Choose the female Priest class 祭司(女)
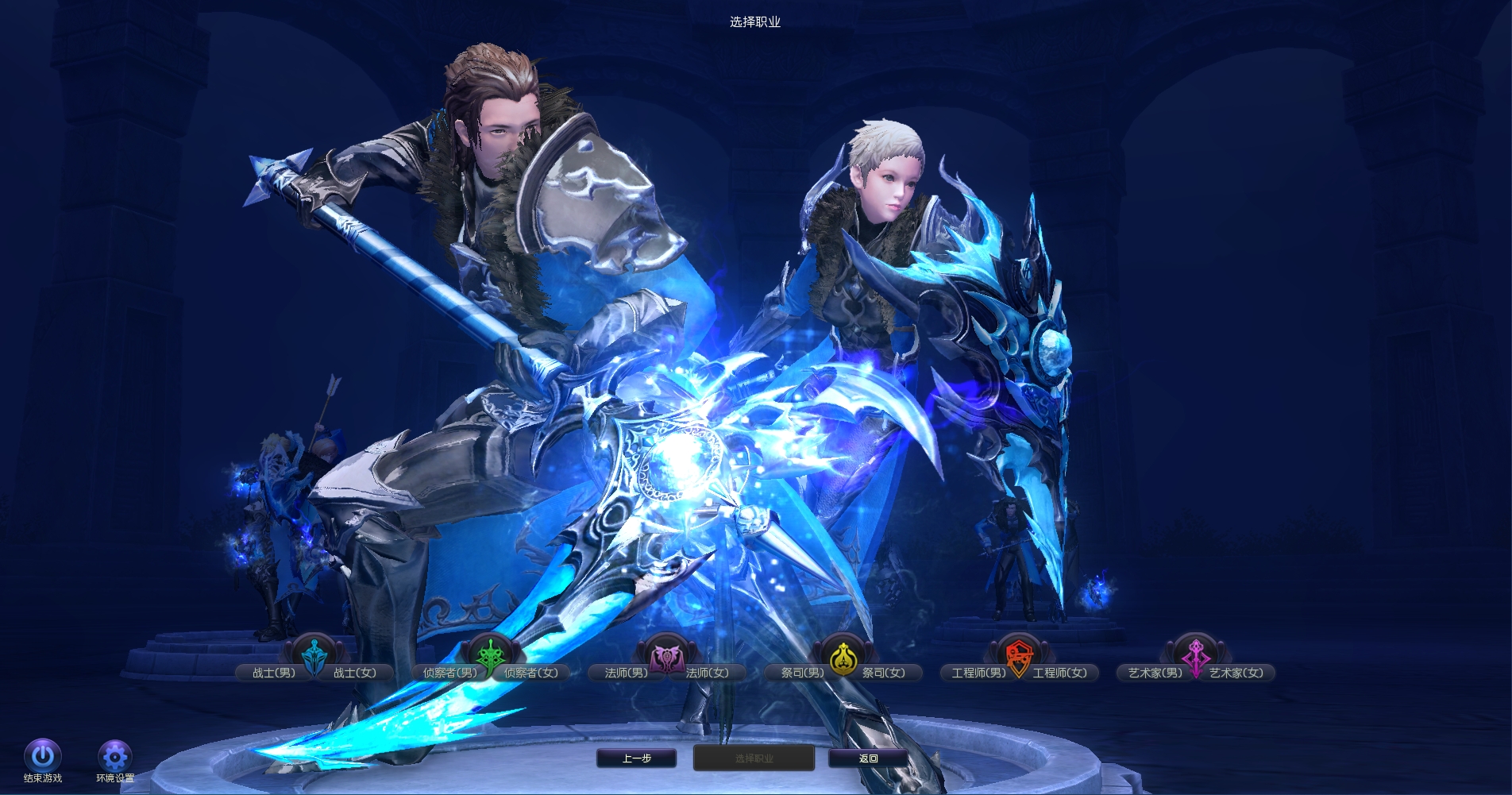Screen dimensions: 1512x795 pyautogui.click(x=884, y=673)
